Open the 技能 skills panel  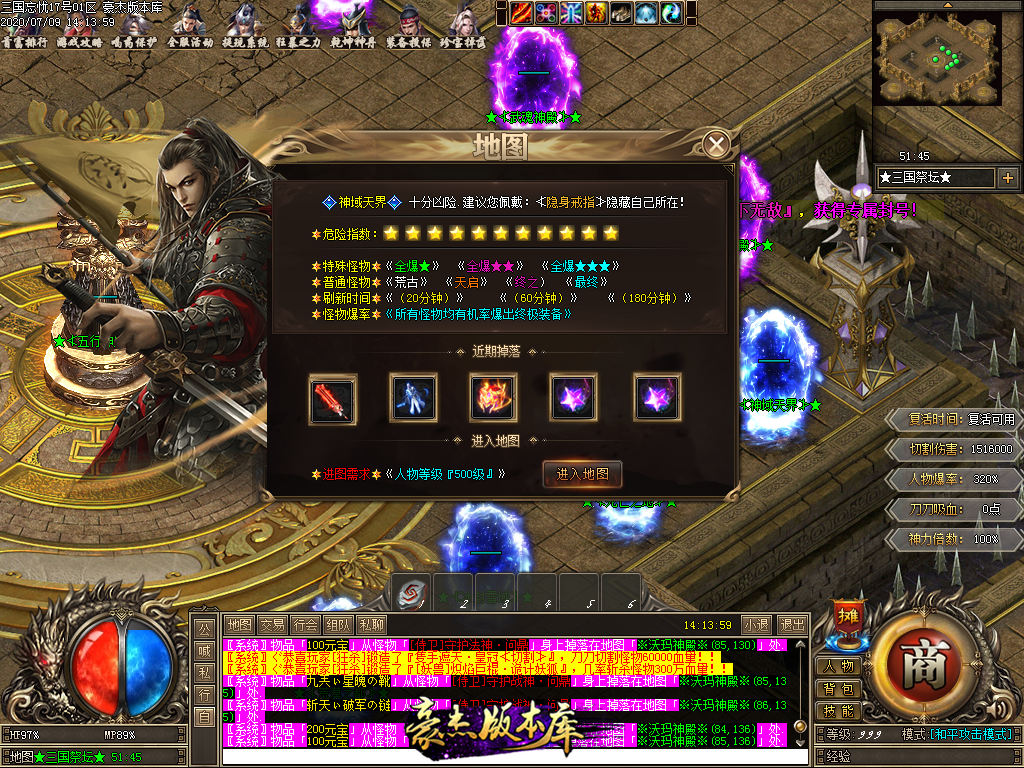tap(839, 711)
